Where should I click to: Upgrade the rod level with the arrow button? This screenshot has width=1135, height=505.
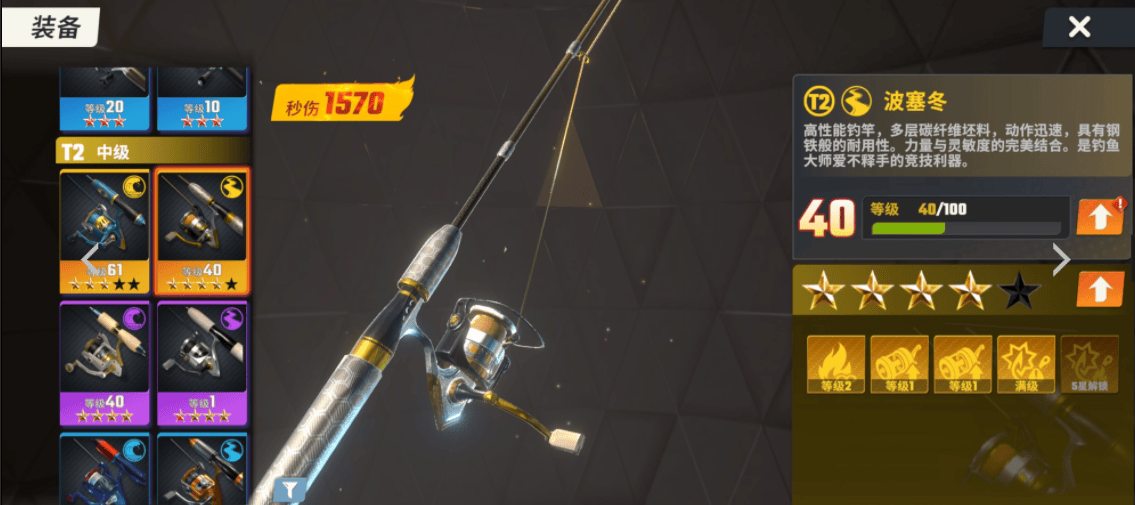(1099, 217)
